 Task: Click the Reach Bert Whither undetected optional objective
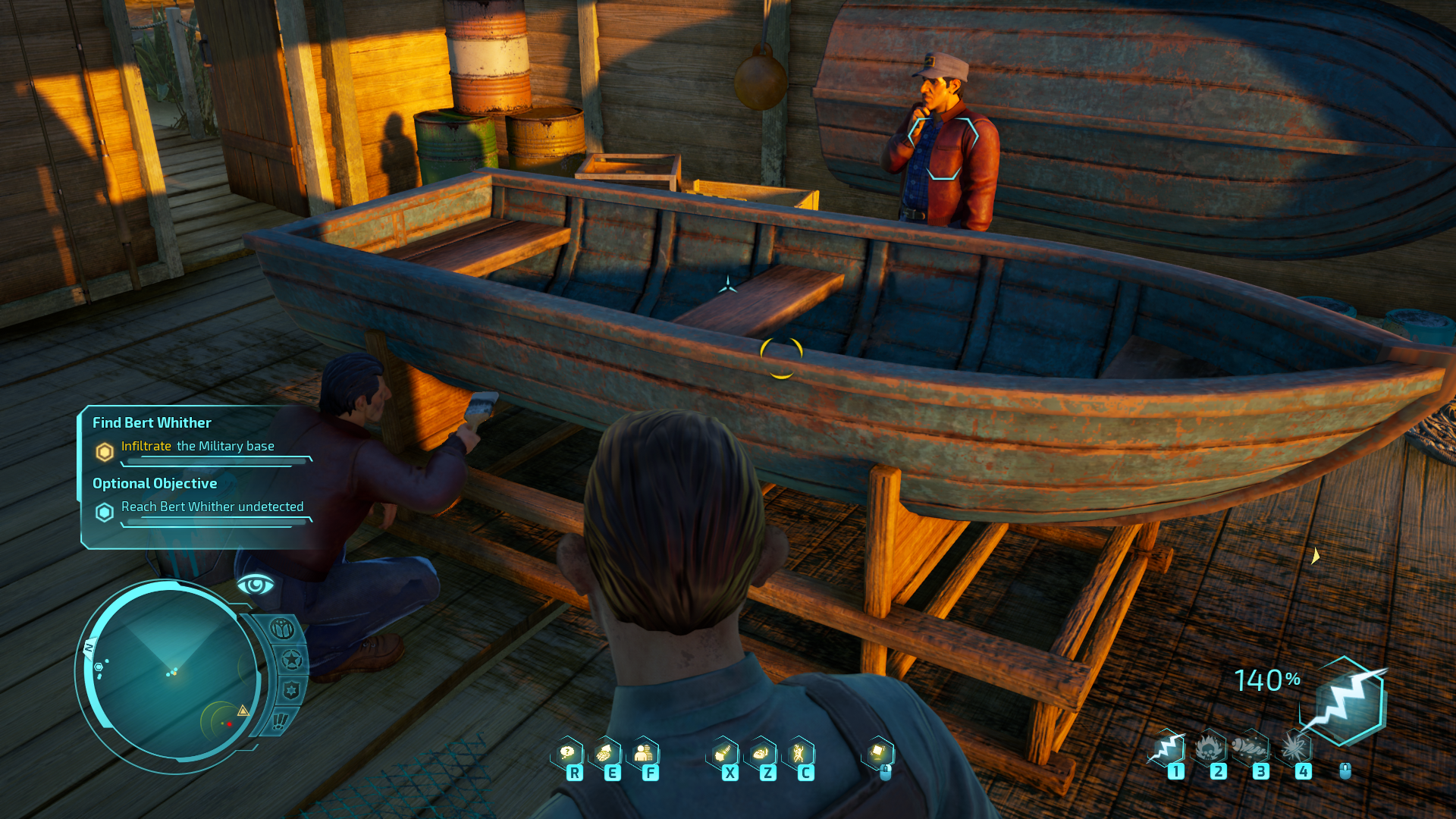pyautogui.click(x=212, y=507)
